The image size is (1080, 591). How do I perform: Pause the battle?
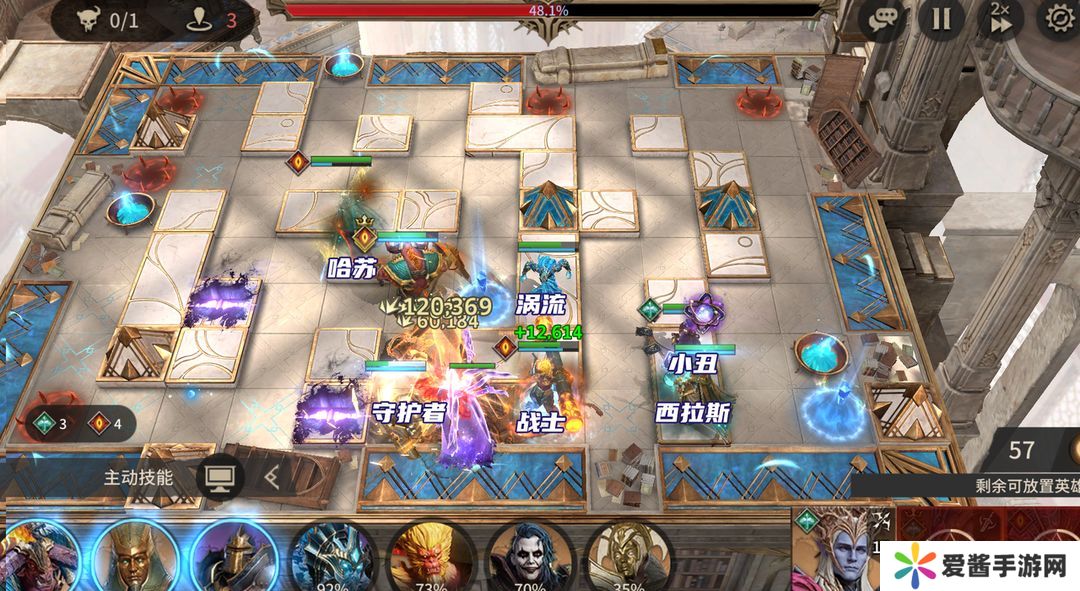pyautogui.click(x=941, y=19)
